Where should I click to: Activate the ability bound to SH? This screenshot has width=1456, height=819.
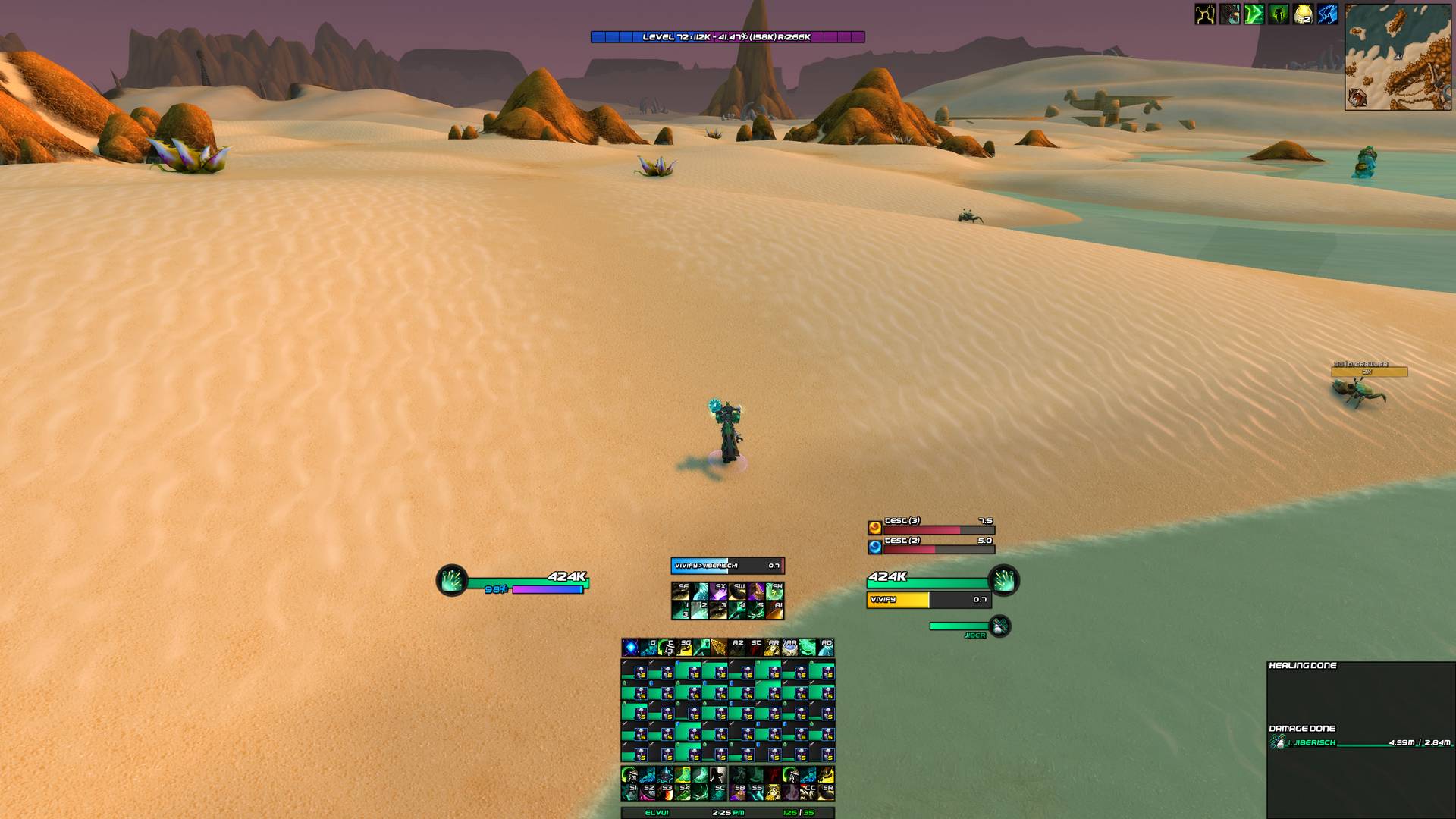point(774,591)
